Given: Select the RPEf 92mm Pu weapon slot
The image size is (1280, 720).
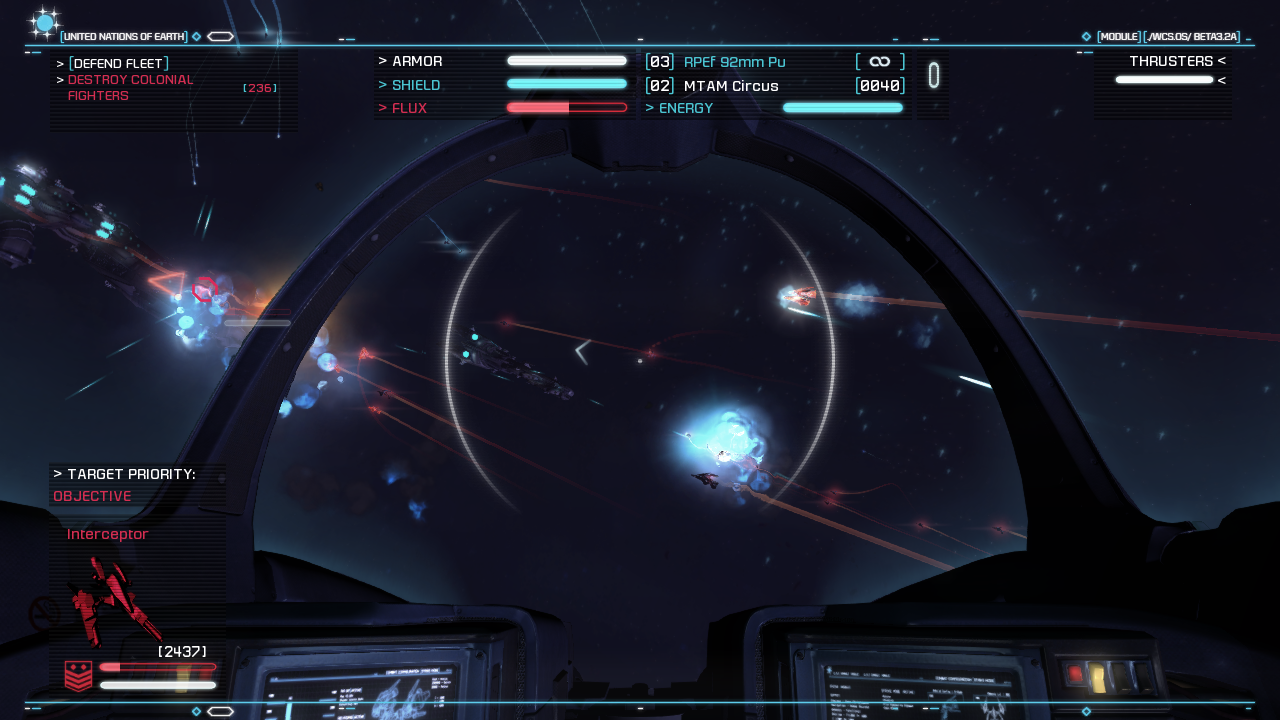Looking at the screenshot, I should click(x=734, y=62).
